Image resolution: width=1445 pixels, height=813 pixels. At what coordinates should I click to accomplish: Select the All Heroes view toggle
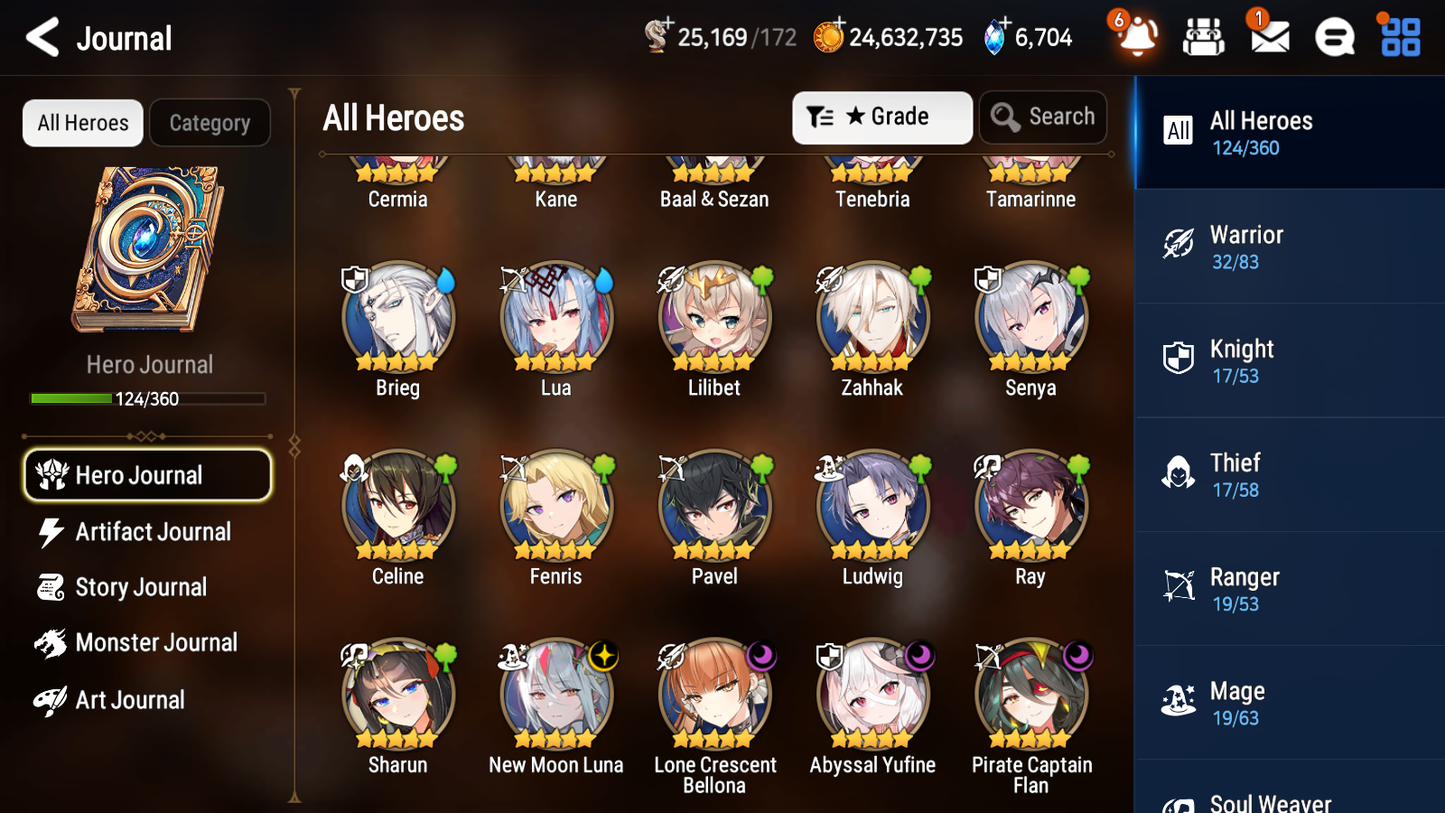click(82, 122)
